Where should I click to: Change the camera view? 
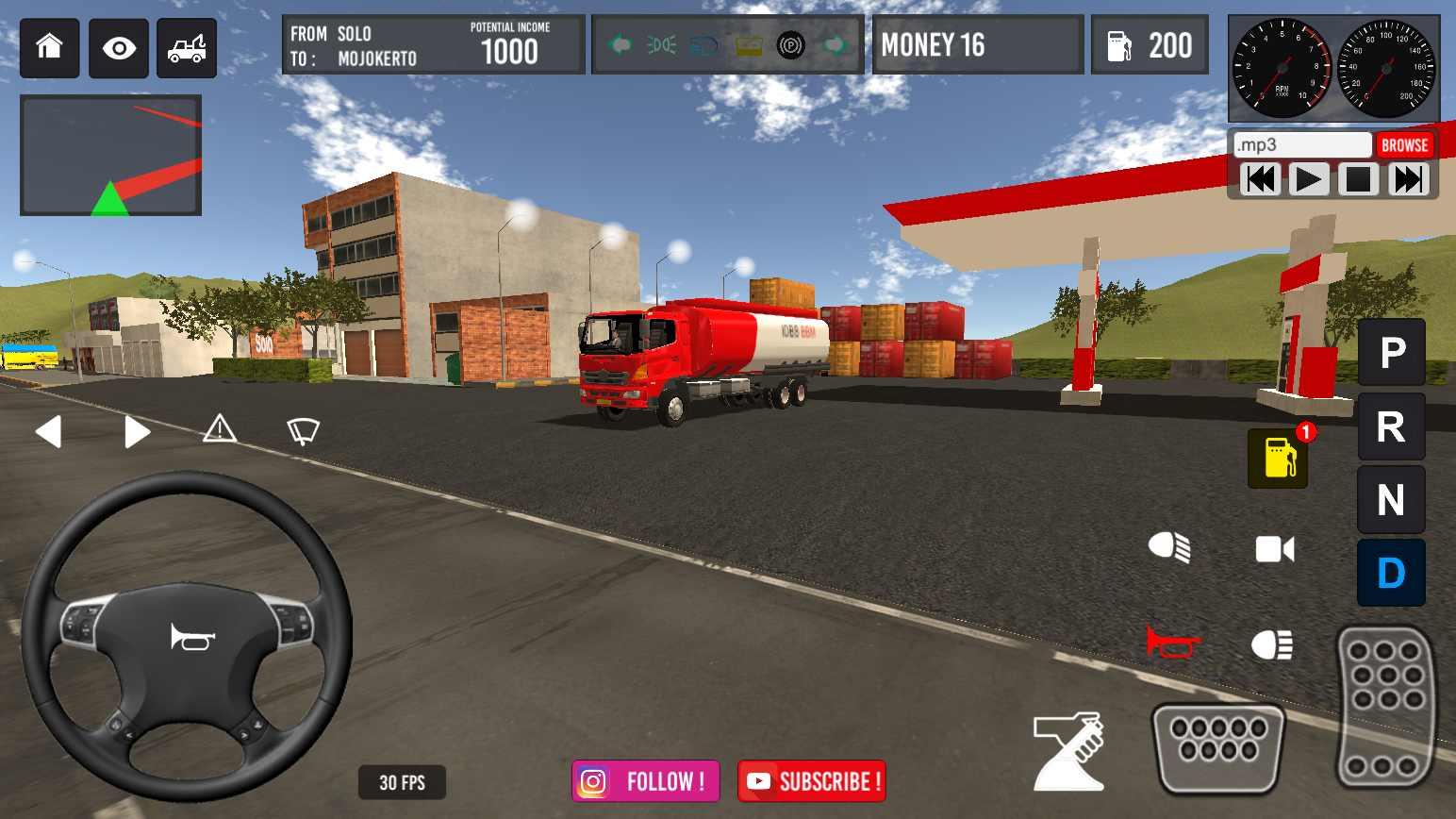tap(1274, 549)
